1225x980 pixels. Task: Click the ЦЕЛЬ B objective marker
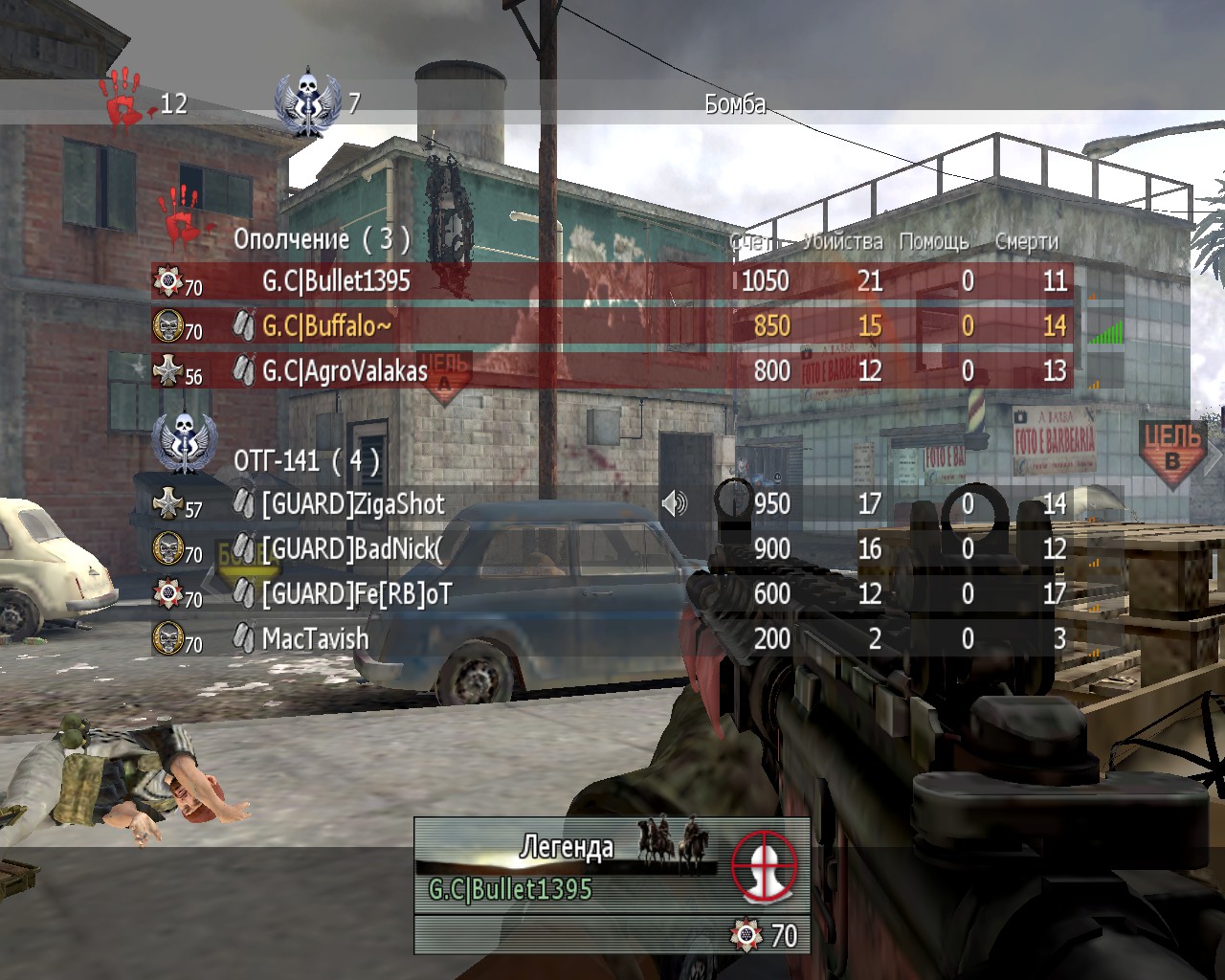(1172, 452)
